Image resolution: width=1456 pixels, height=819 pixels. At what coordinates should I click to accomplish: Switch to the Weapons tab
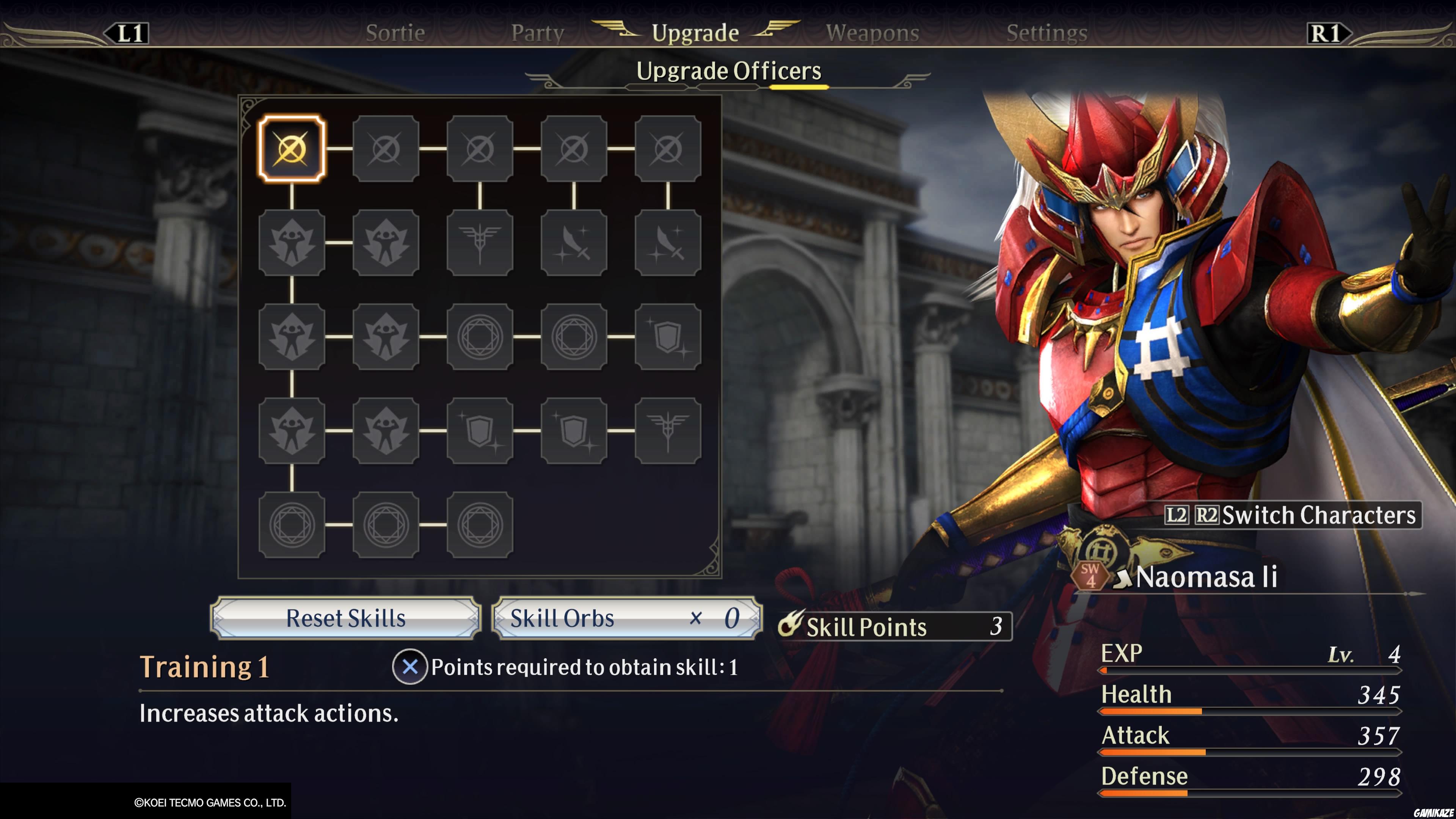pos(871,32)
